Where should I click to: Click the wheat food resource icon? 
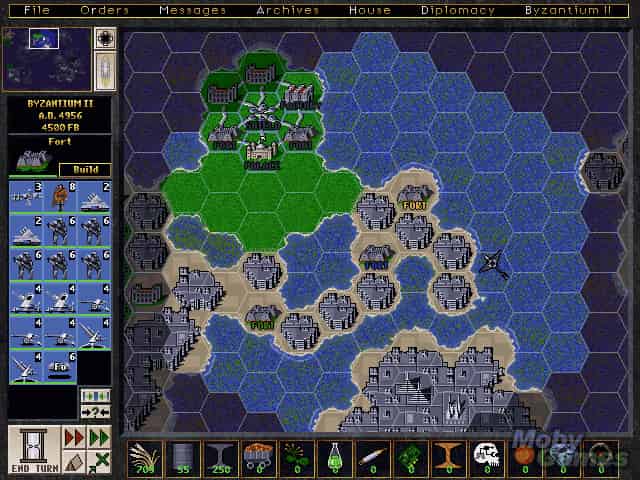(x=146, y=457)
